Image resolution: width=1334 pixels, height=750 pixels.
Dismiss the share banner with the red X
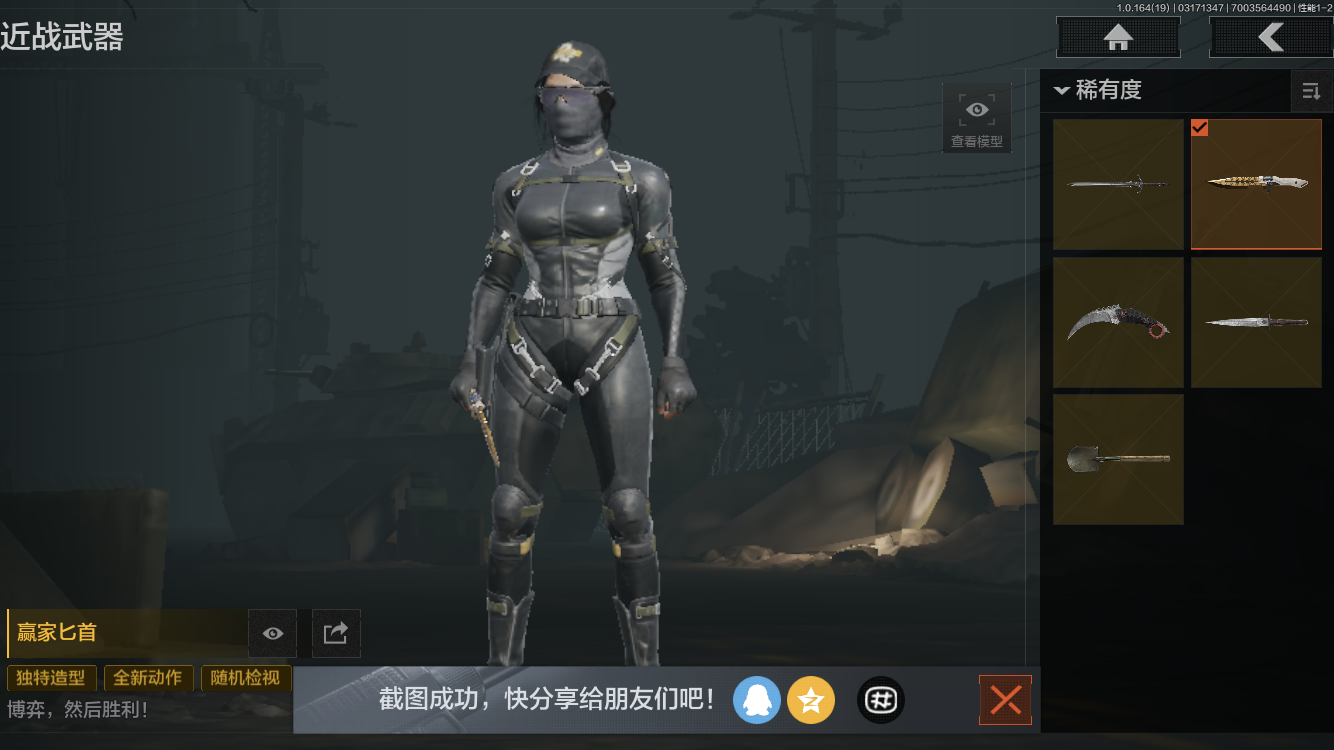point(1005,700)
